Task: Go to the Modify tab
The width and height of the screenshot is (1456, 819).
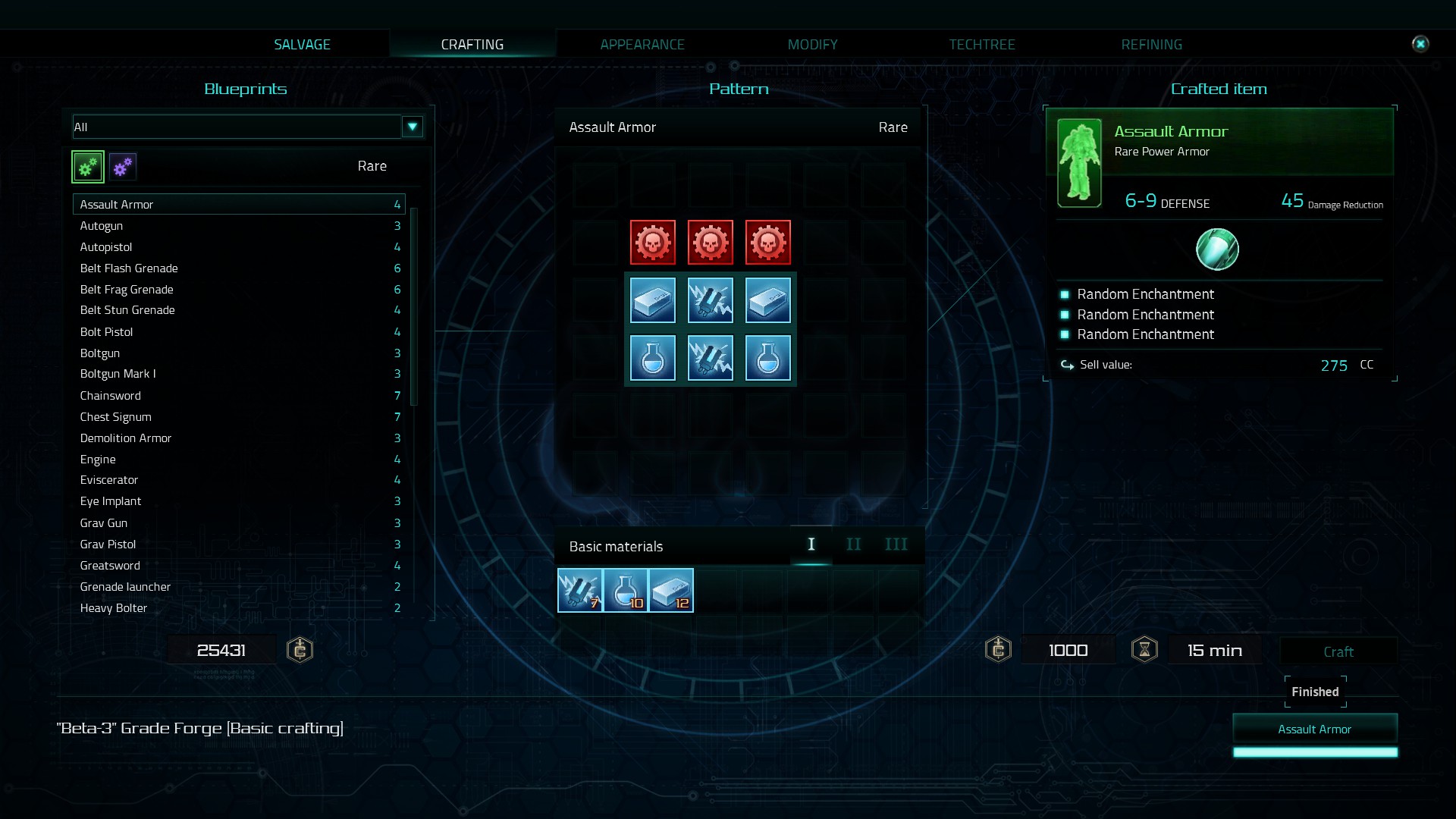Action: coord(812,45)
